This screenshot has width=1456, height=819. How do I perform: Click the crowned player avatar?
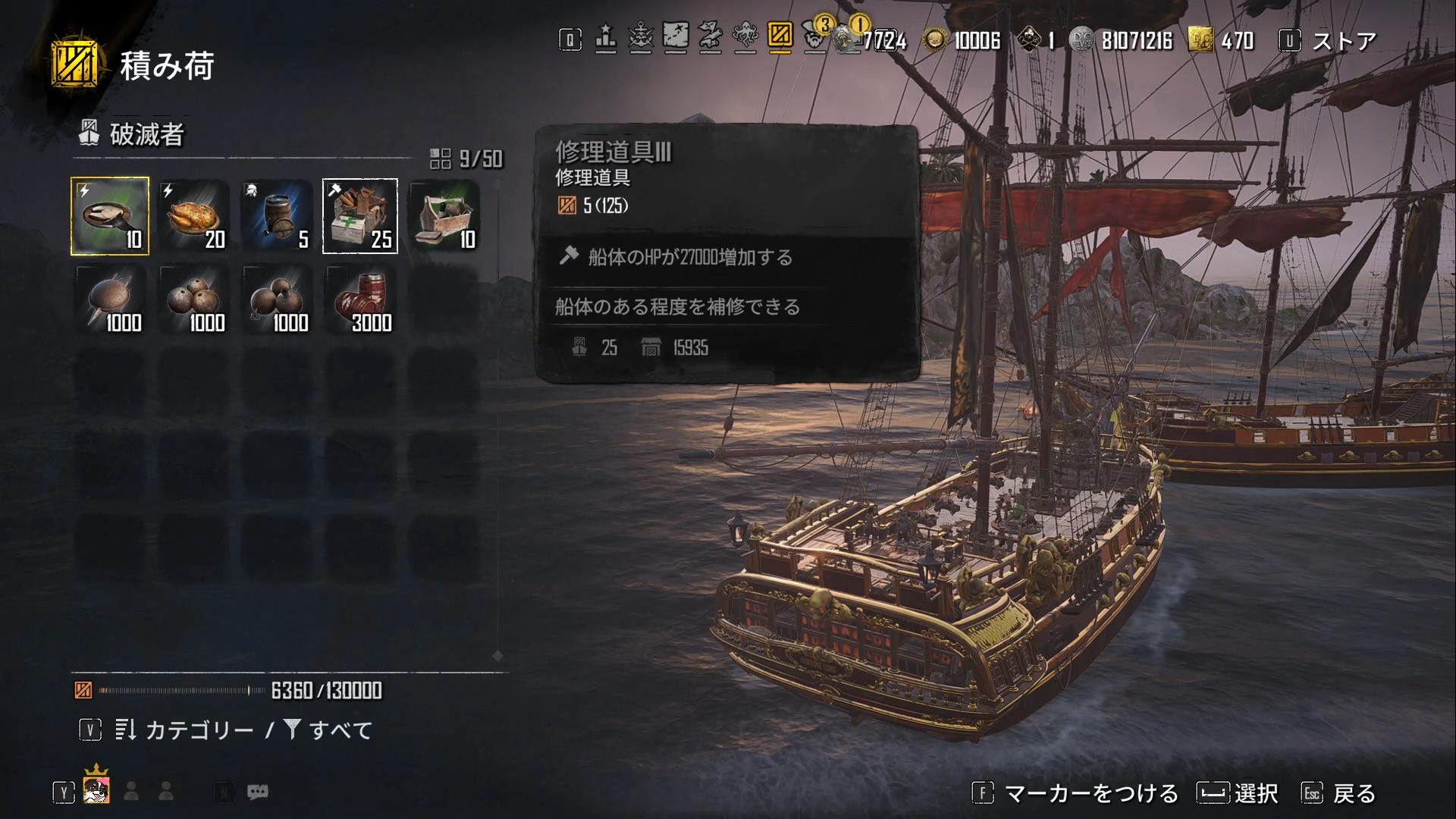pyautogui.click(x=96, y=789)
